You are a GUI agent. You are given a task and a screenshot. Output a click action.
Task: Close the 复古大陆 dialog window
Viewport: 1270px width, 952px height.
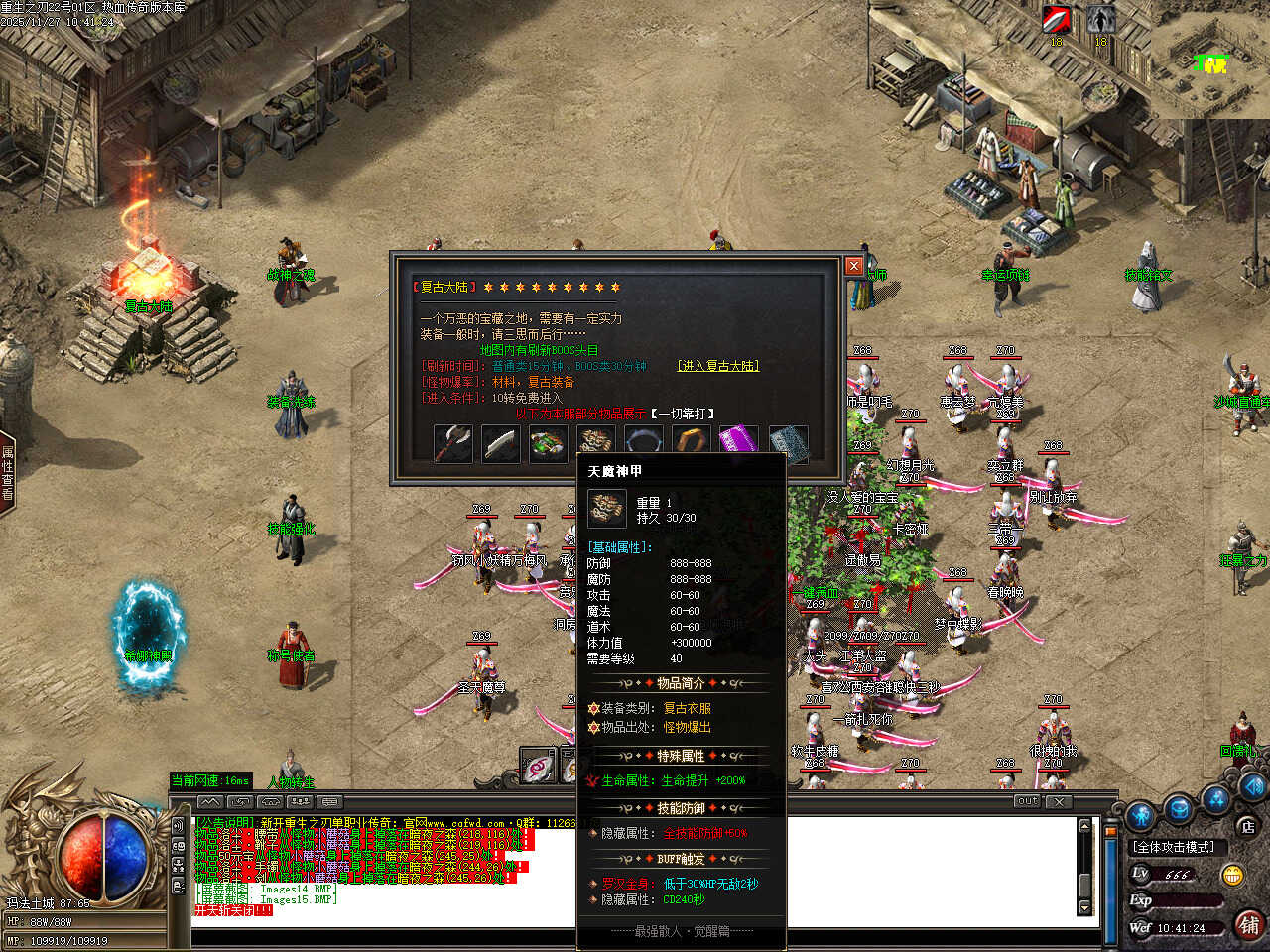click(x=853, y=266)
